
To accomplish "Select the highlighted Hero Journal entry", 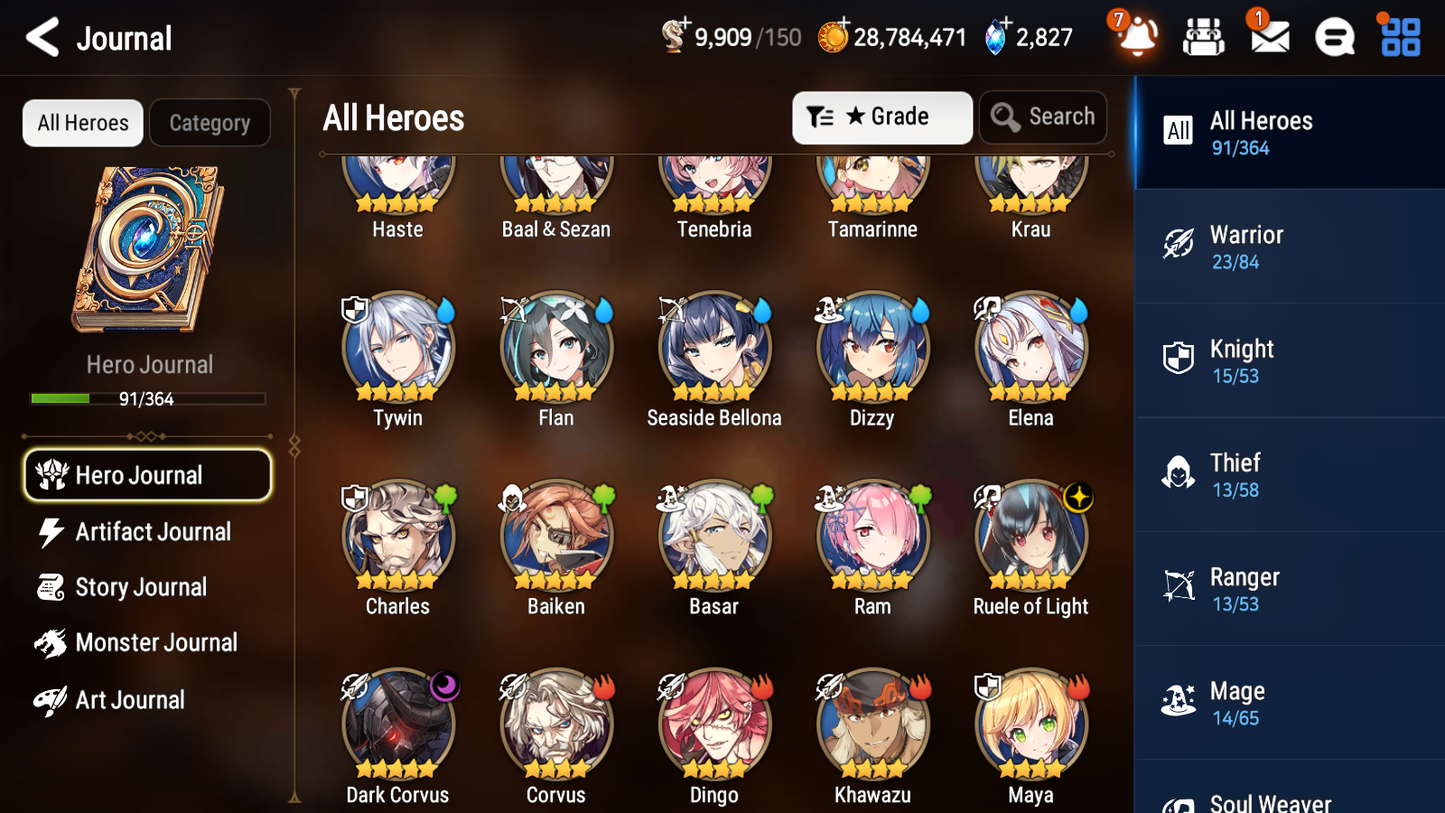I will [x=147, y=475].
